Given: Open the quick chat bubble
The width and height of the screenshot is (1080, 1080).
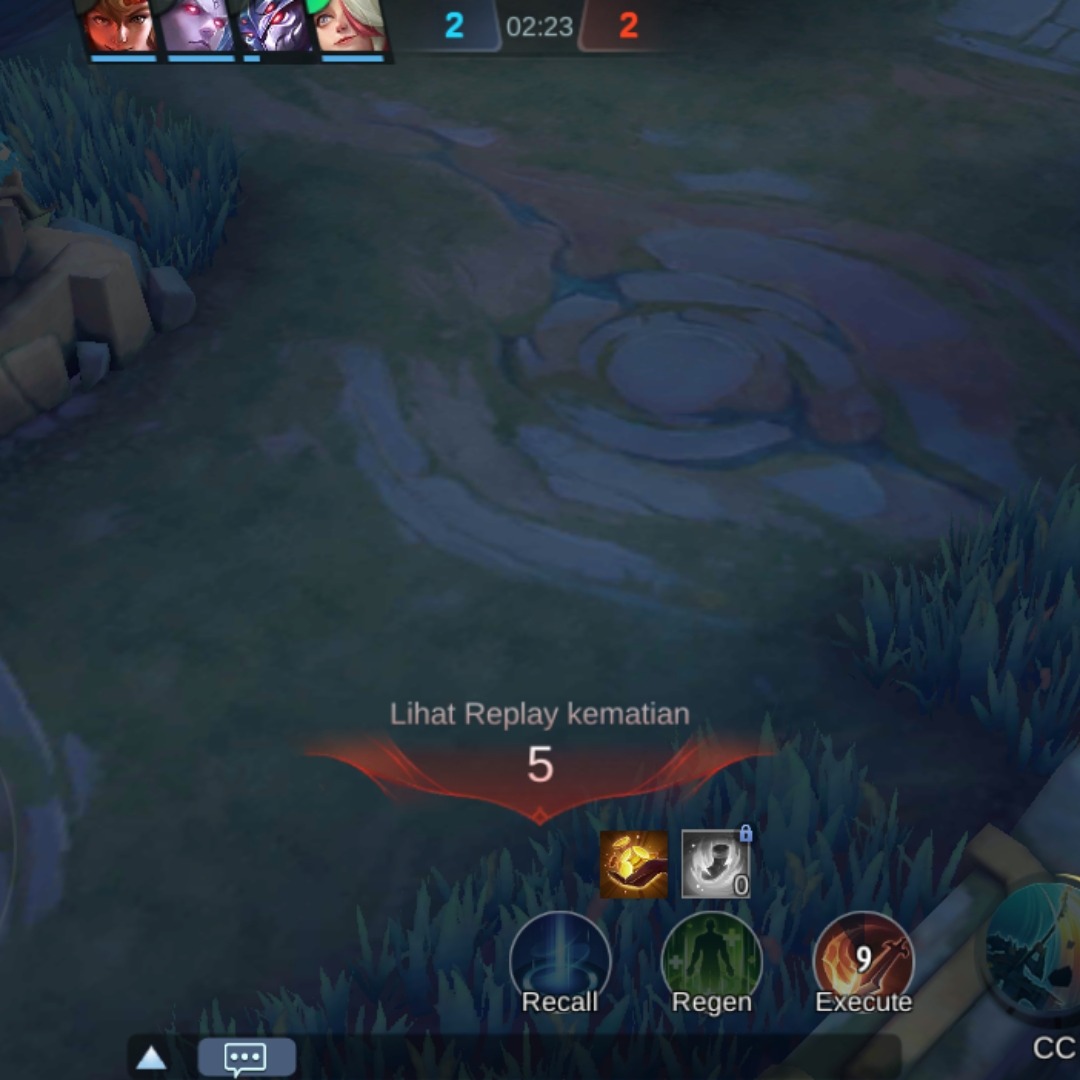Looking at the screenshot, I should 246,1057.
